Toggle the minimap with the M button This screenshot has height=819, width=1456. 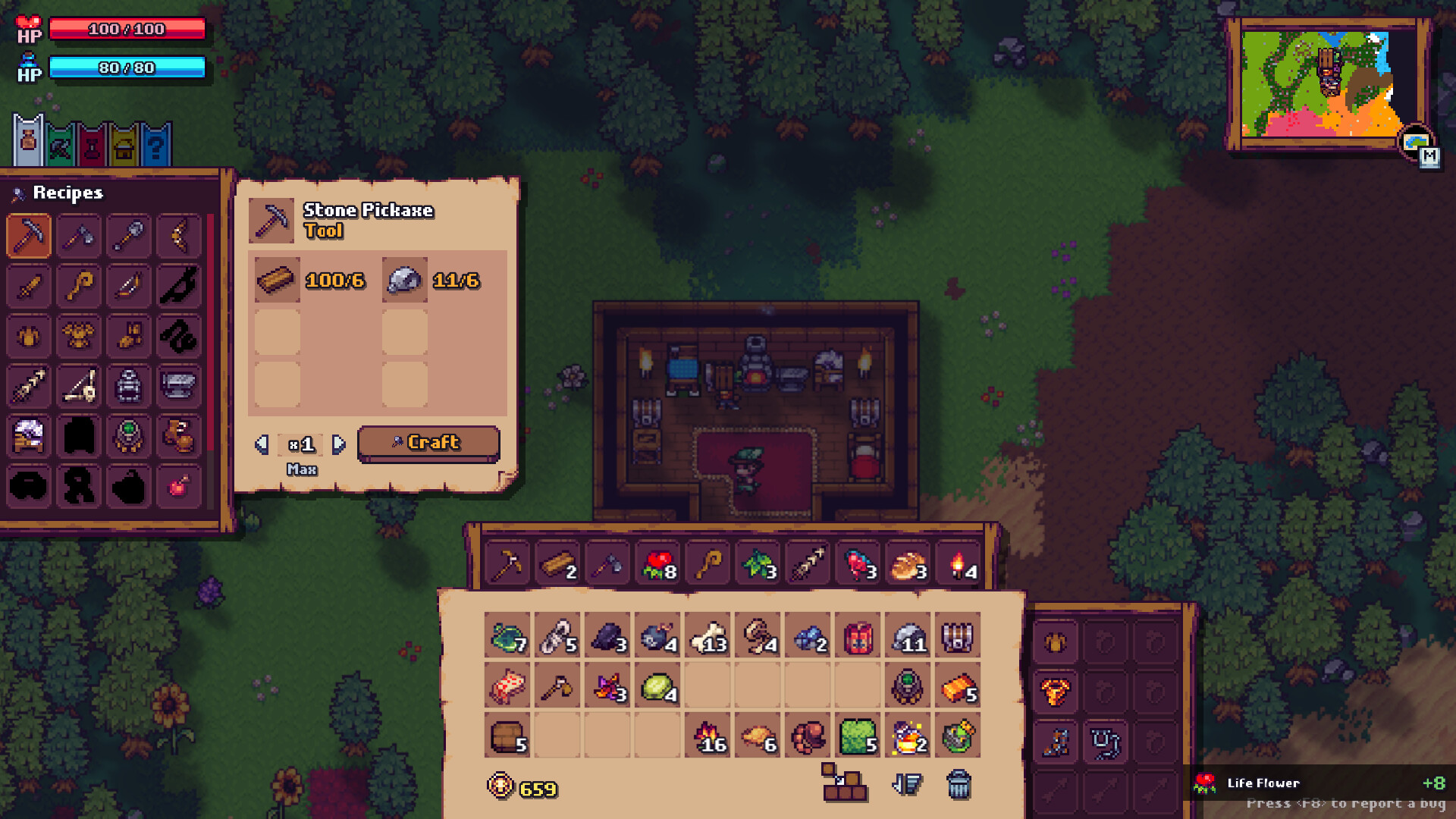1430,155
